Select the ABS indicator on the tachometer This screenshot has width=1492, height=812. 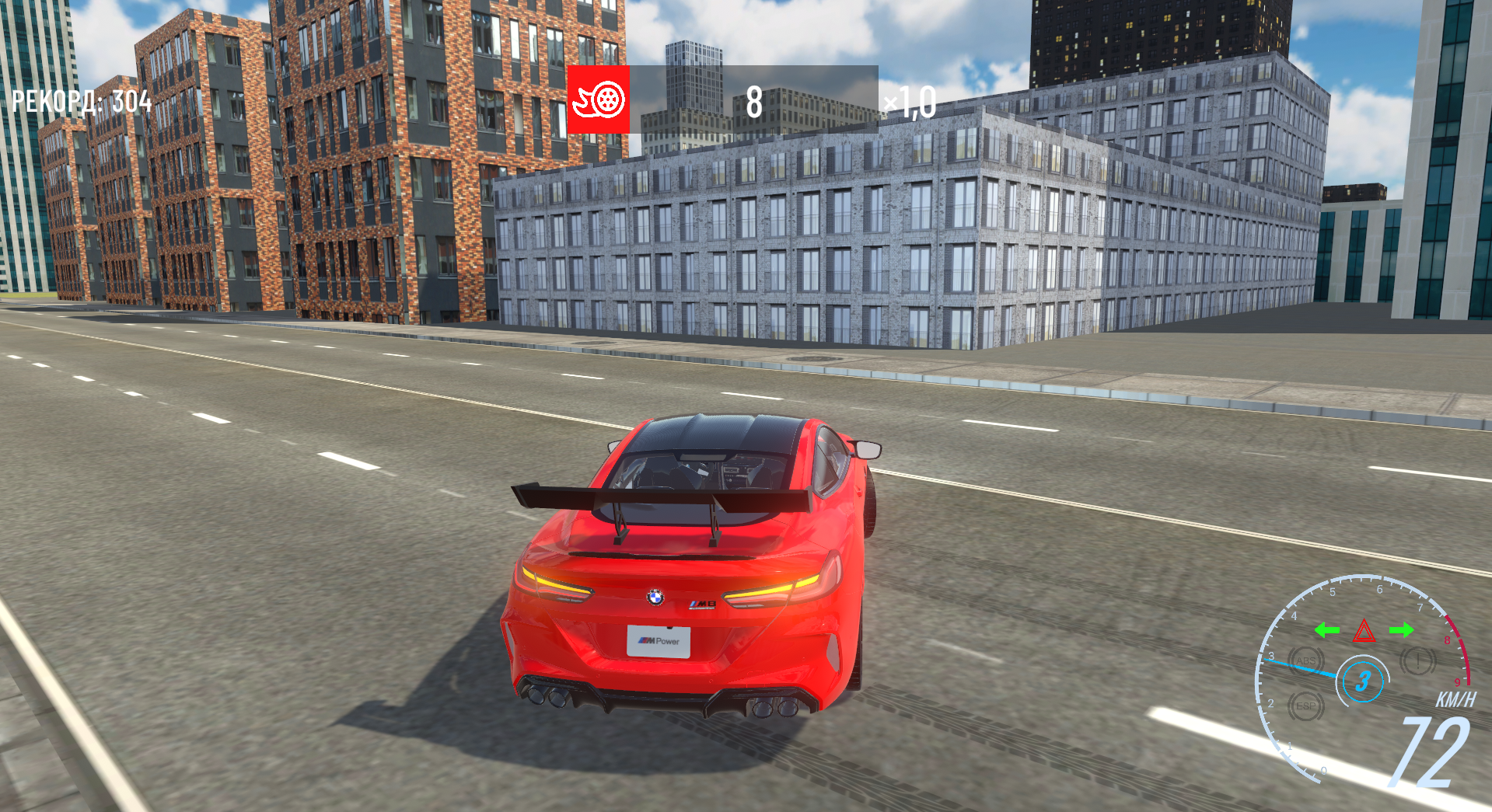coord(1305,660)
